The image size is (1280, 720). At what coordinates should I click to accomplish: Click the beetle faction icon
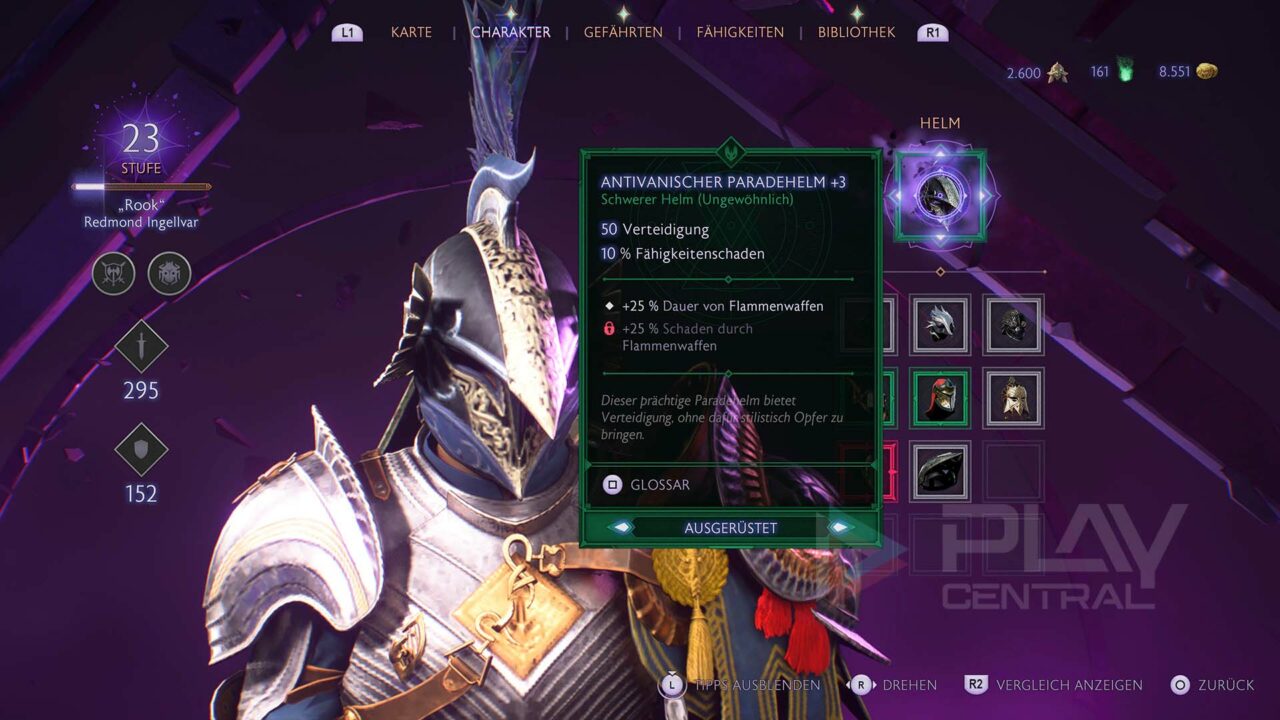click(x=169, y=273)
